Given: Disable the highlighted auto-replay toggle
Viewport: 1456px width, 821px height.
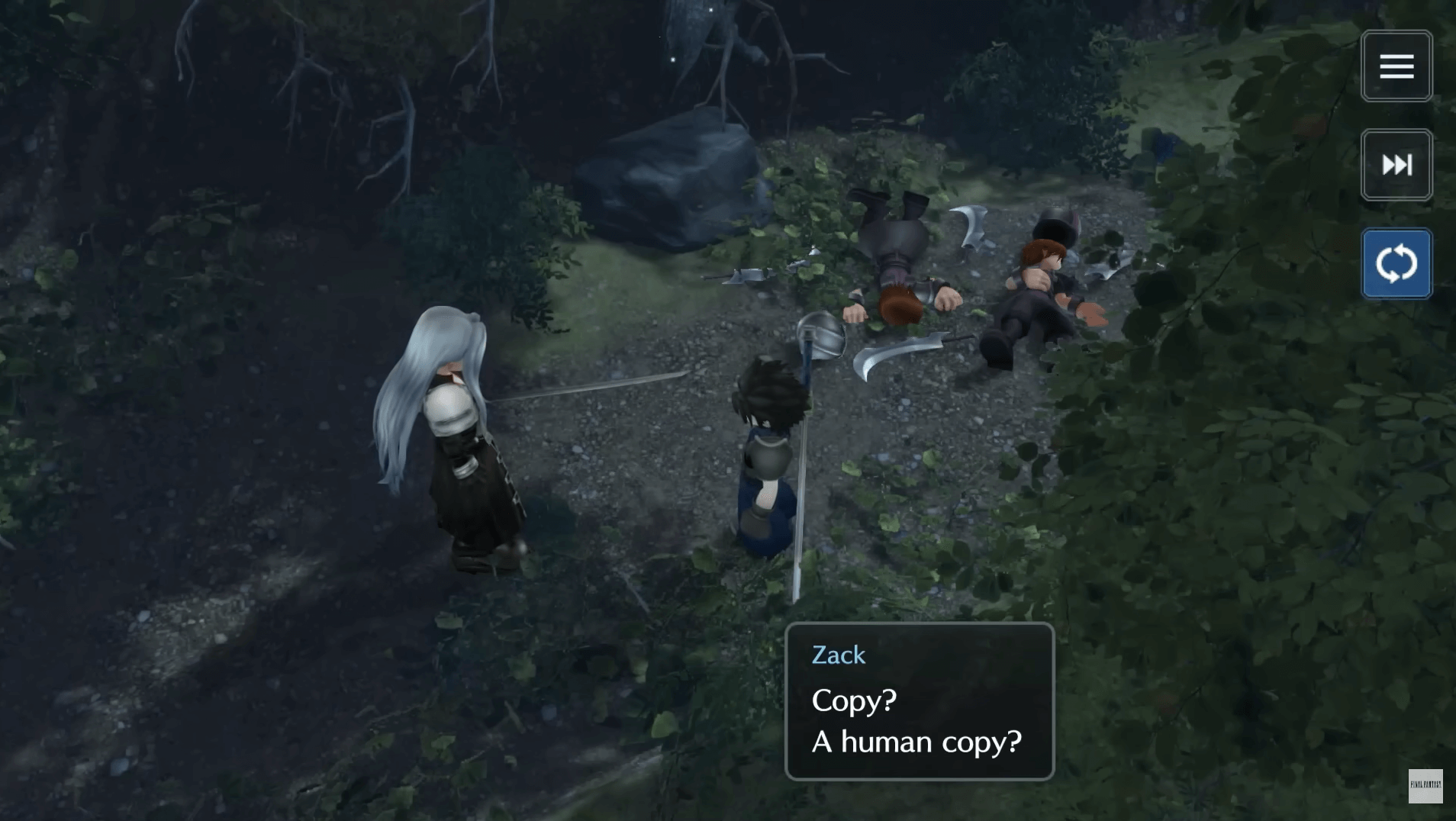Looking at the screenshot, I should coord(1396,262).
